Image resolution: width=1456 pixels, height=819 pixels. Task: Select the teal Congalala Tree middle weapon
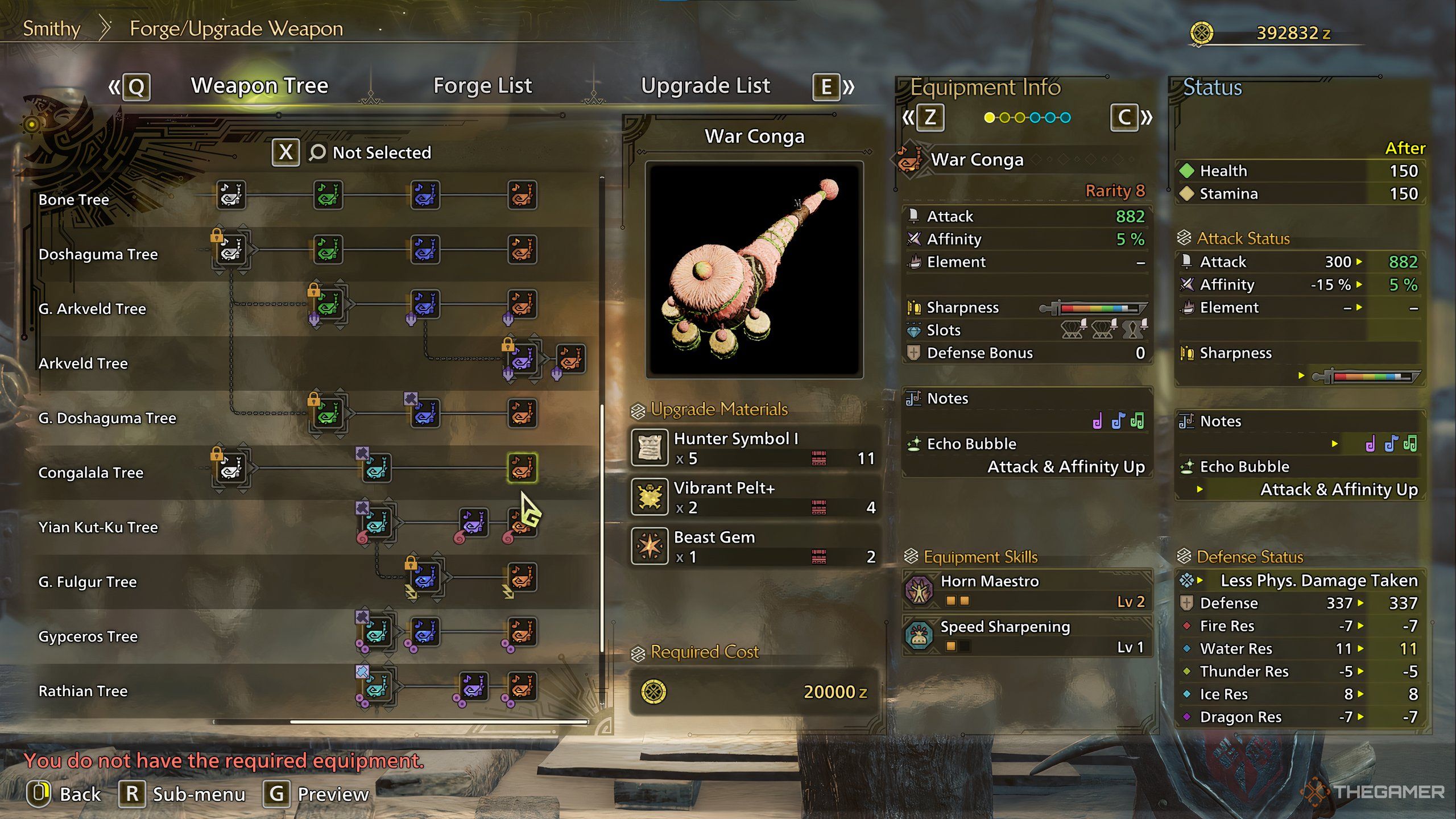tap(377, 468)
